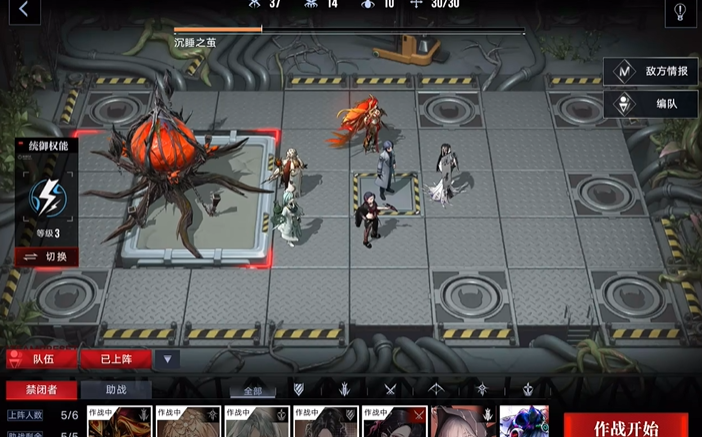Switch command ability with 切换 button
The height and width of the screenshot is (437, 702).
tap(46, 256)
